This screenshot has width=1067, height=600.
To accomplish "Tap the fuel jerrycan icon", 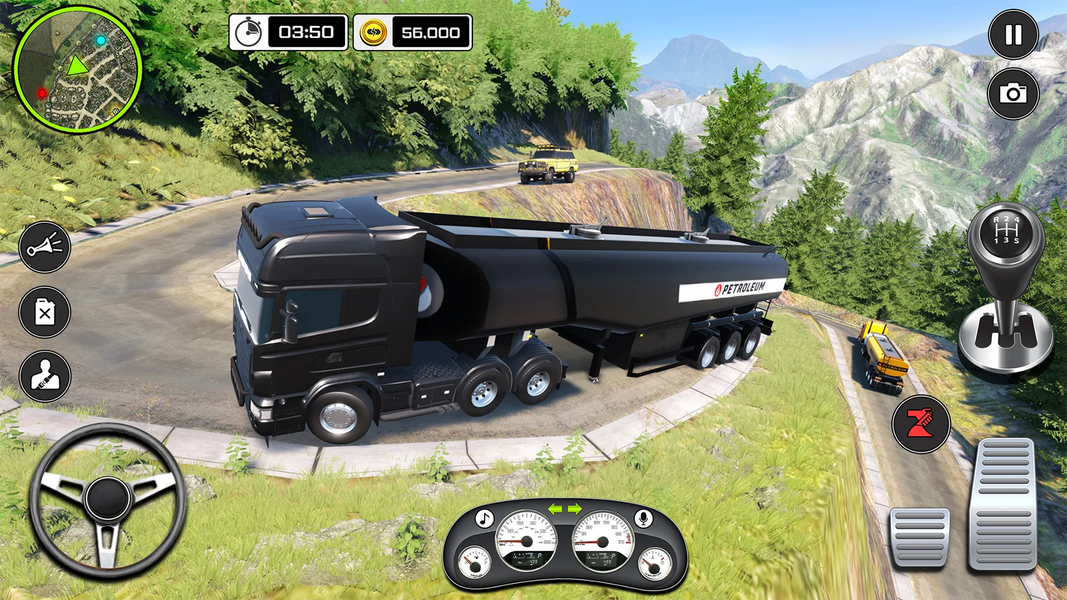I will [45, 312].
